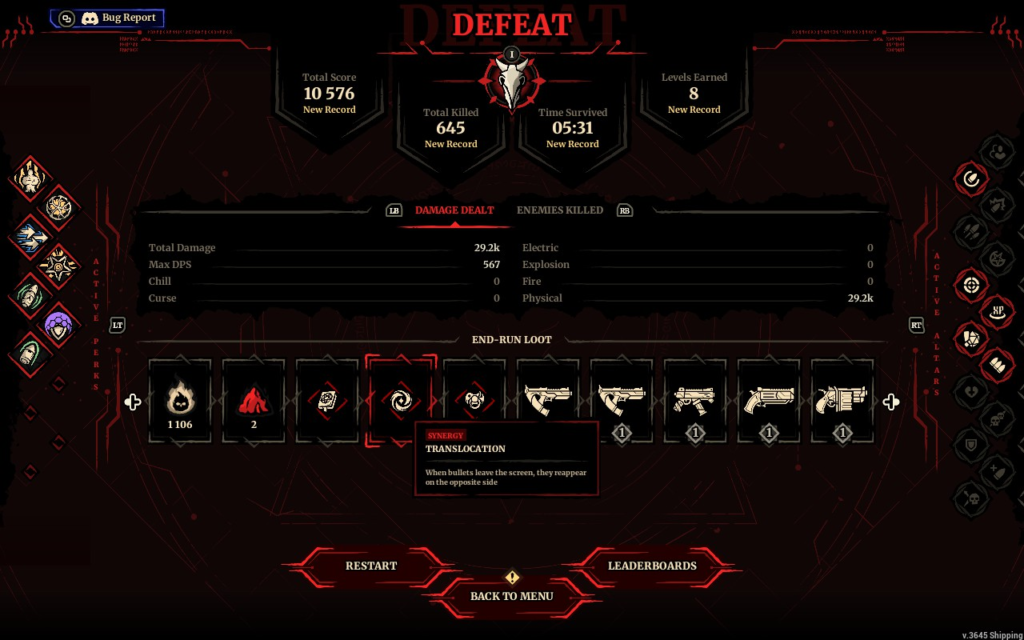Image resolution: width=1024 pixels, height=640 pixels.
Task: Open the Discord Bug Report link
Action: click(107, 18)
